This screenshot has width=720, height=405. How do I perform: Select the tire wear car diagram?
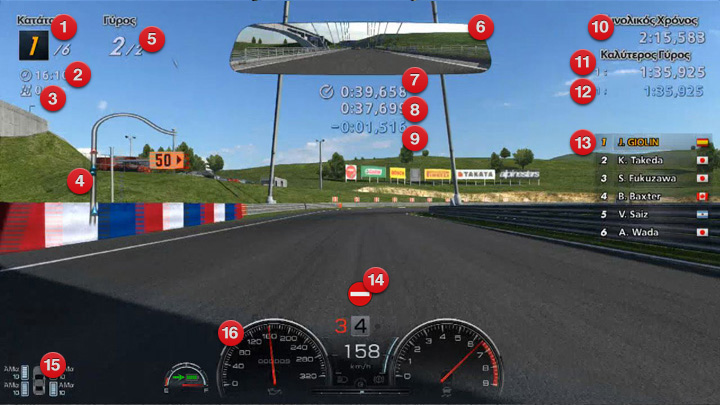pyautogui.click(x=40, y=381)
